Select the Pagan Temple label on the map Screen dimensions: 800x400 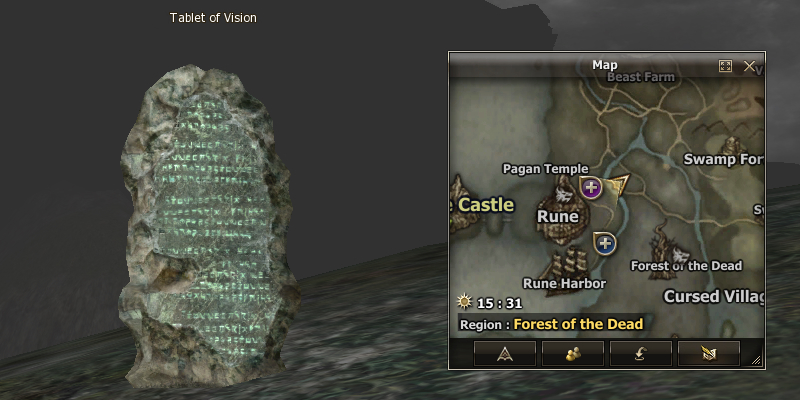coord(545,168)
